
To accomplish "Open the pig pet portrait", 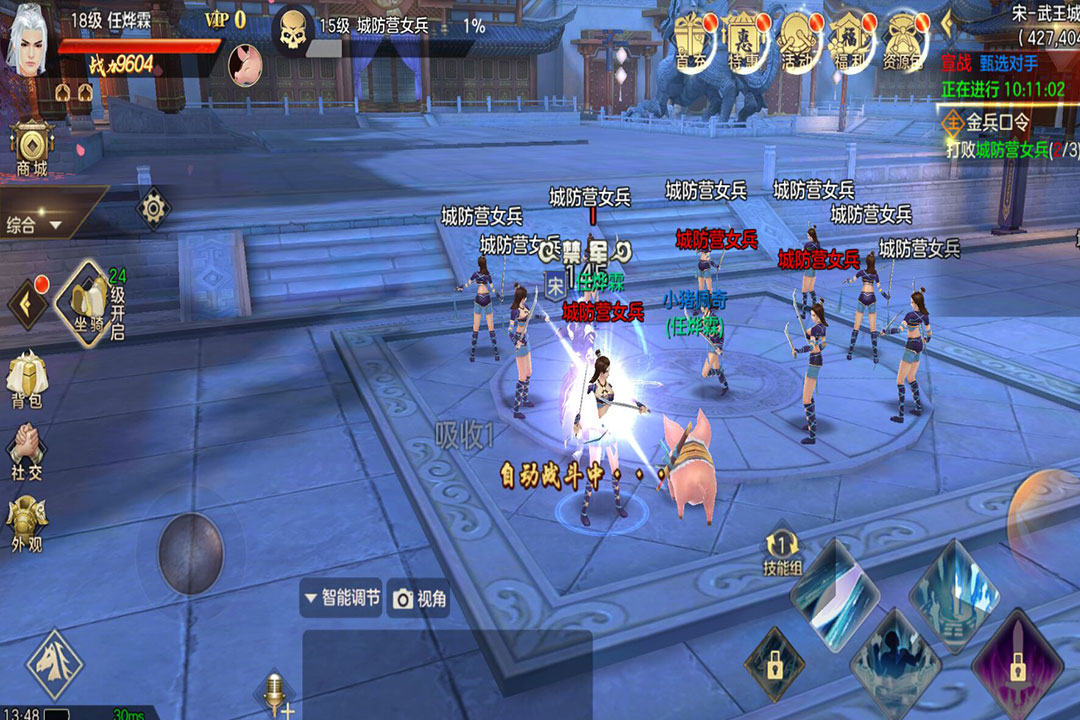I will (x=245, y=65).
